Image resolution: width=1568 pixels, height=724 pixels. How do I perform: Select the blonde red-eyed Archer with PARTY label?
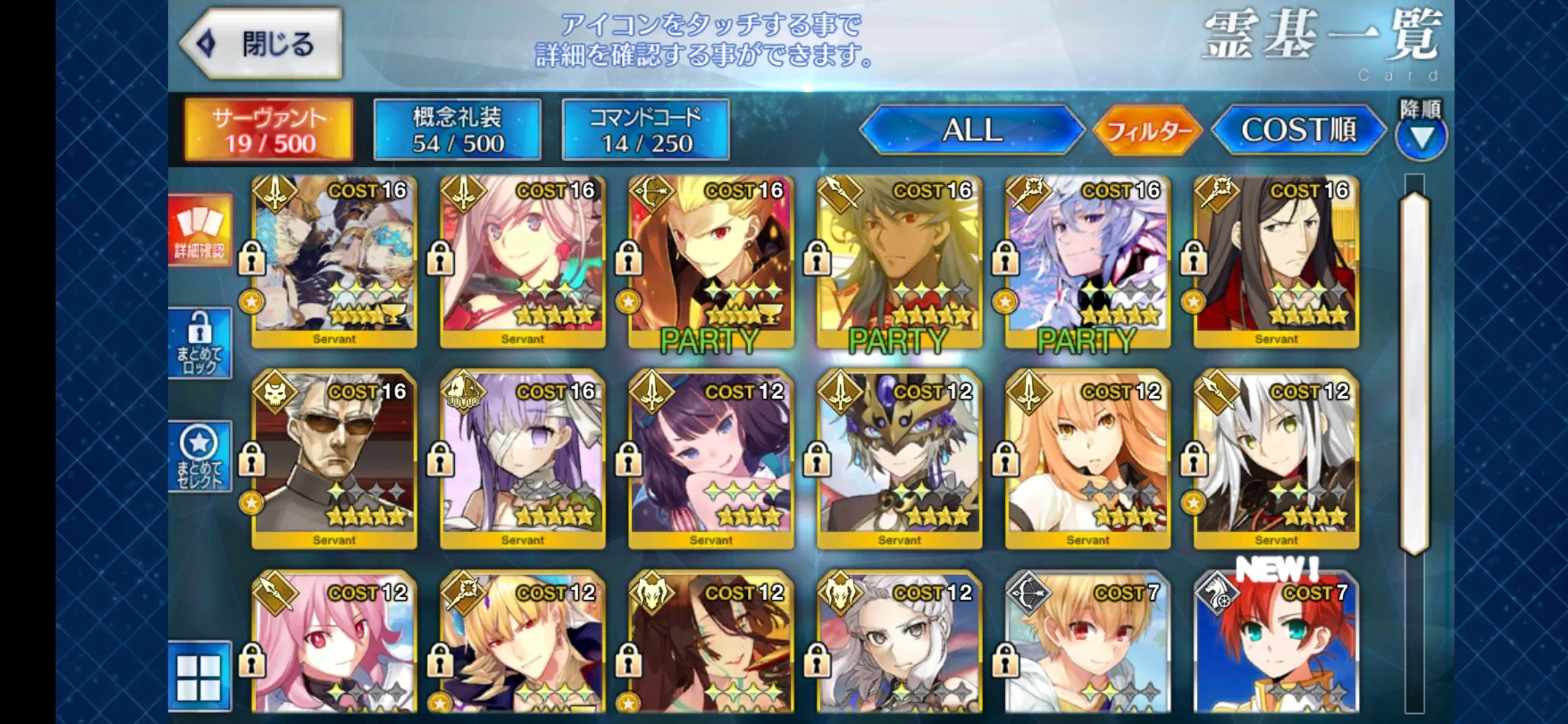coord(711,261)
